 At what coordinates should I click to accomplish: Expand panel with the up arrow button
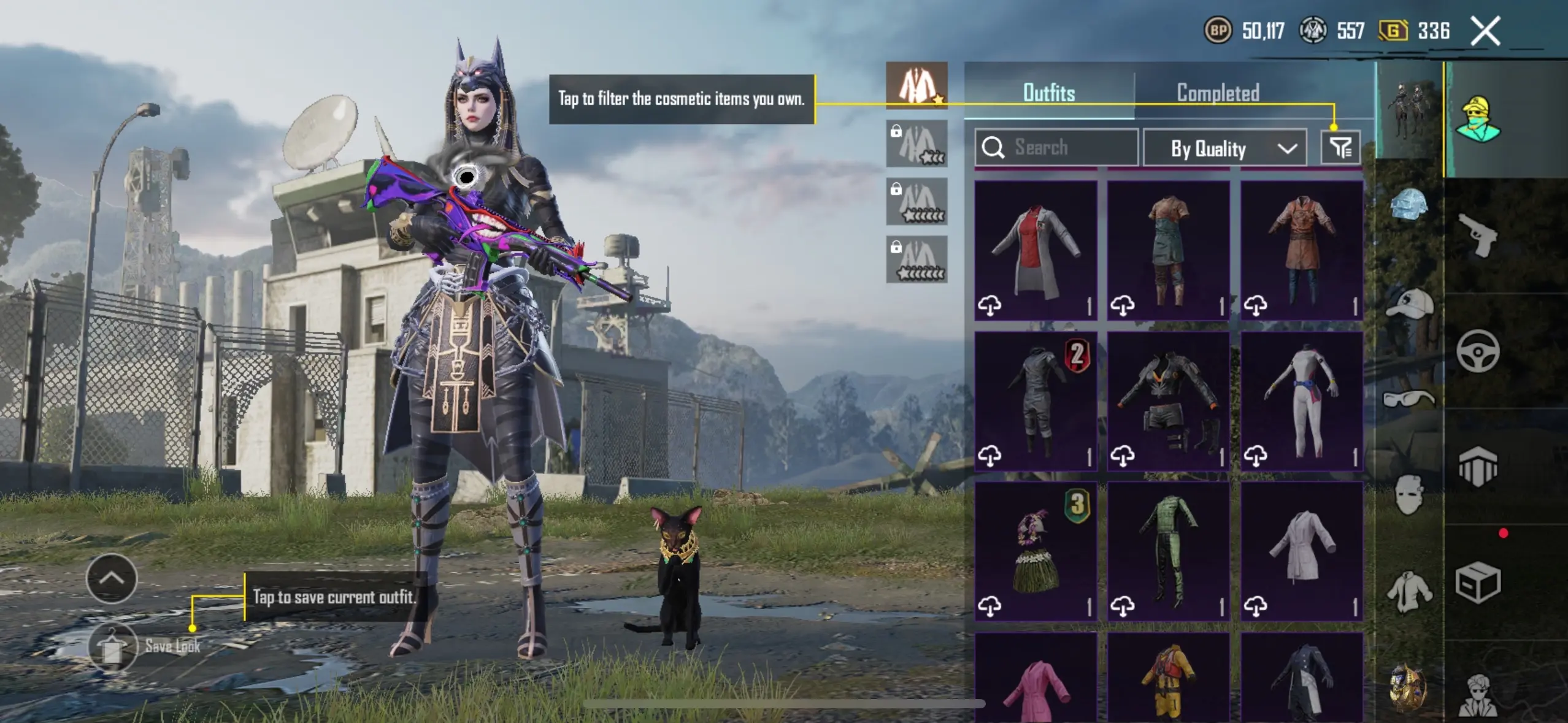pyautogui.click(x=112, y=578)
